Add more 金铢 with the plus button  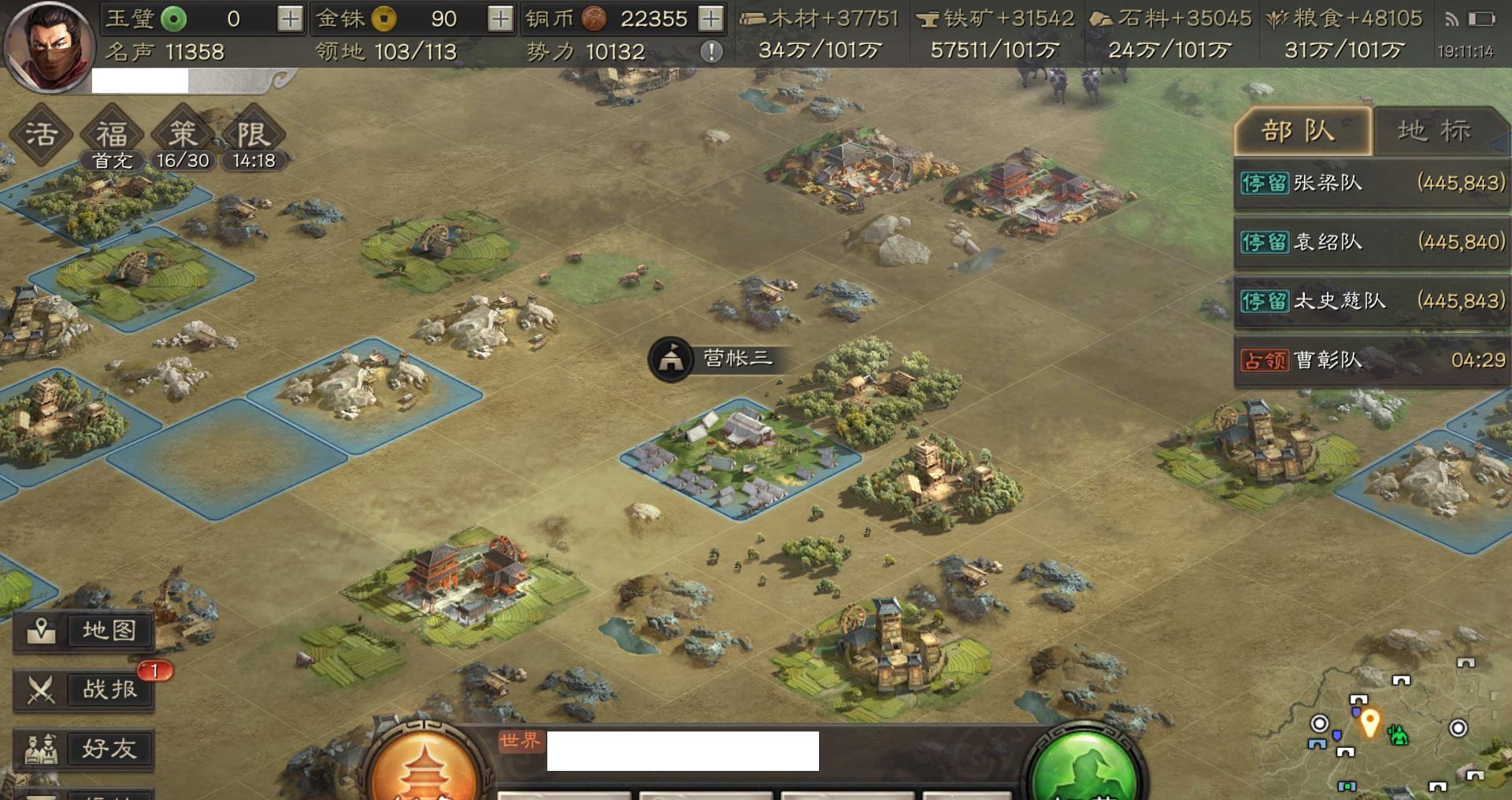pyautogui.click(x=500, y=19)
